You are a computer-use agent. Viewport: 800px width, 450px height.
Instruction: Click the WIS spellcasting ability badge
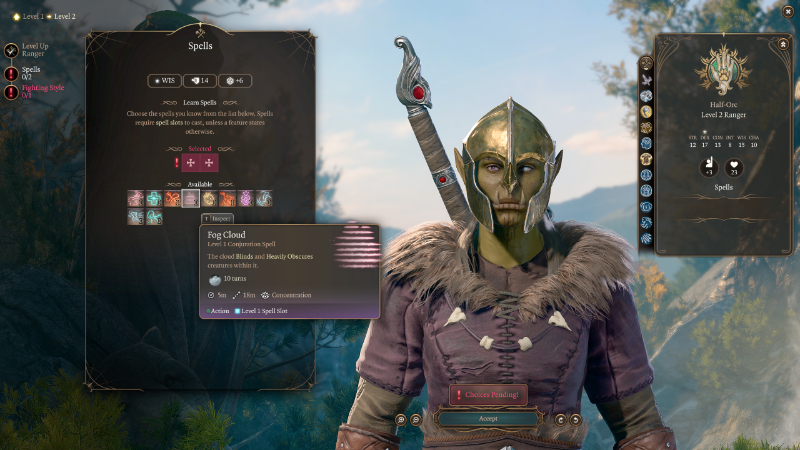click(165, 81)
